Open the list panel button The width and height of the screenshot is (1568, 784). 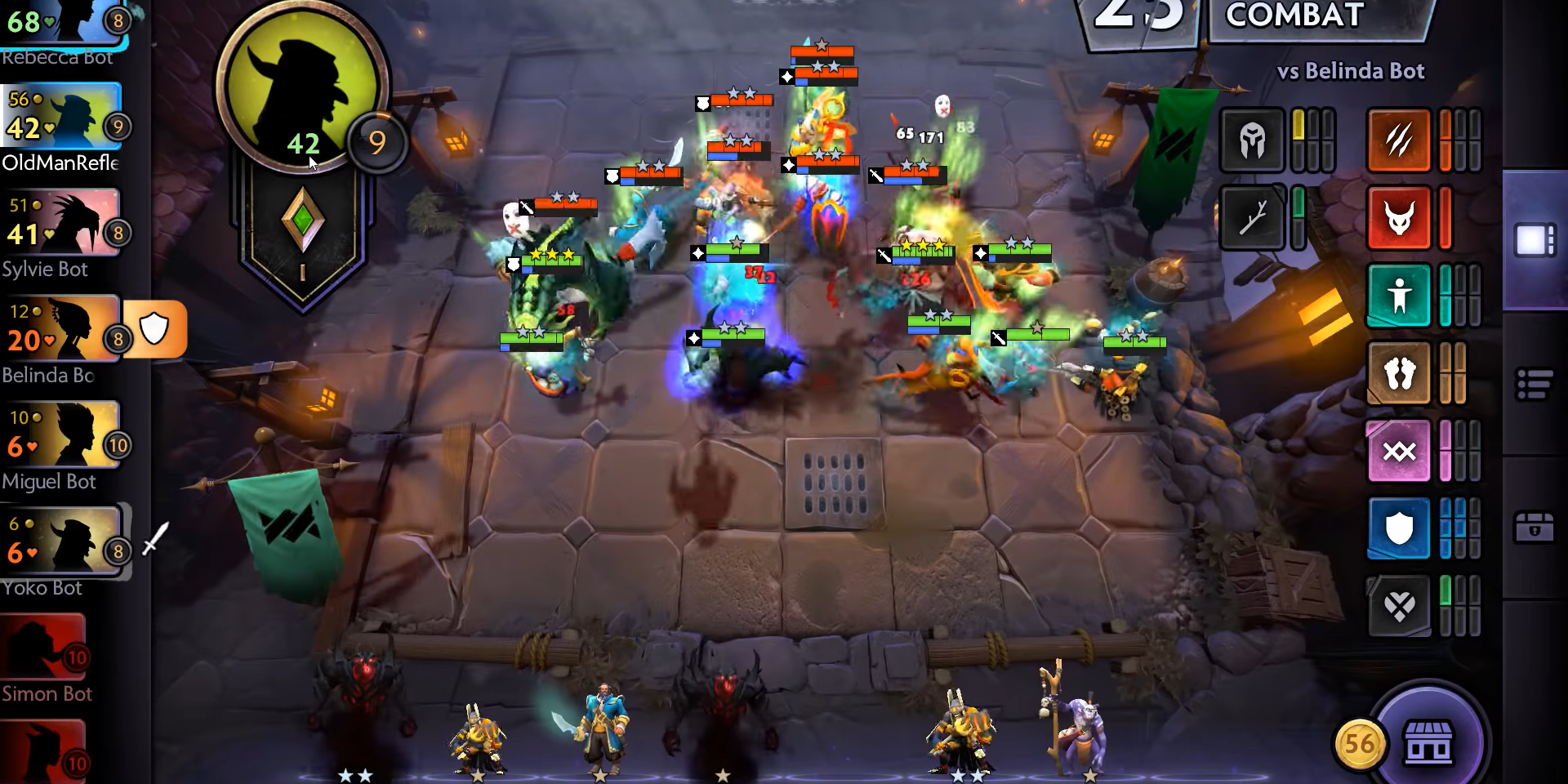[1535, 385]
